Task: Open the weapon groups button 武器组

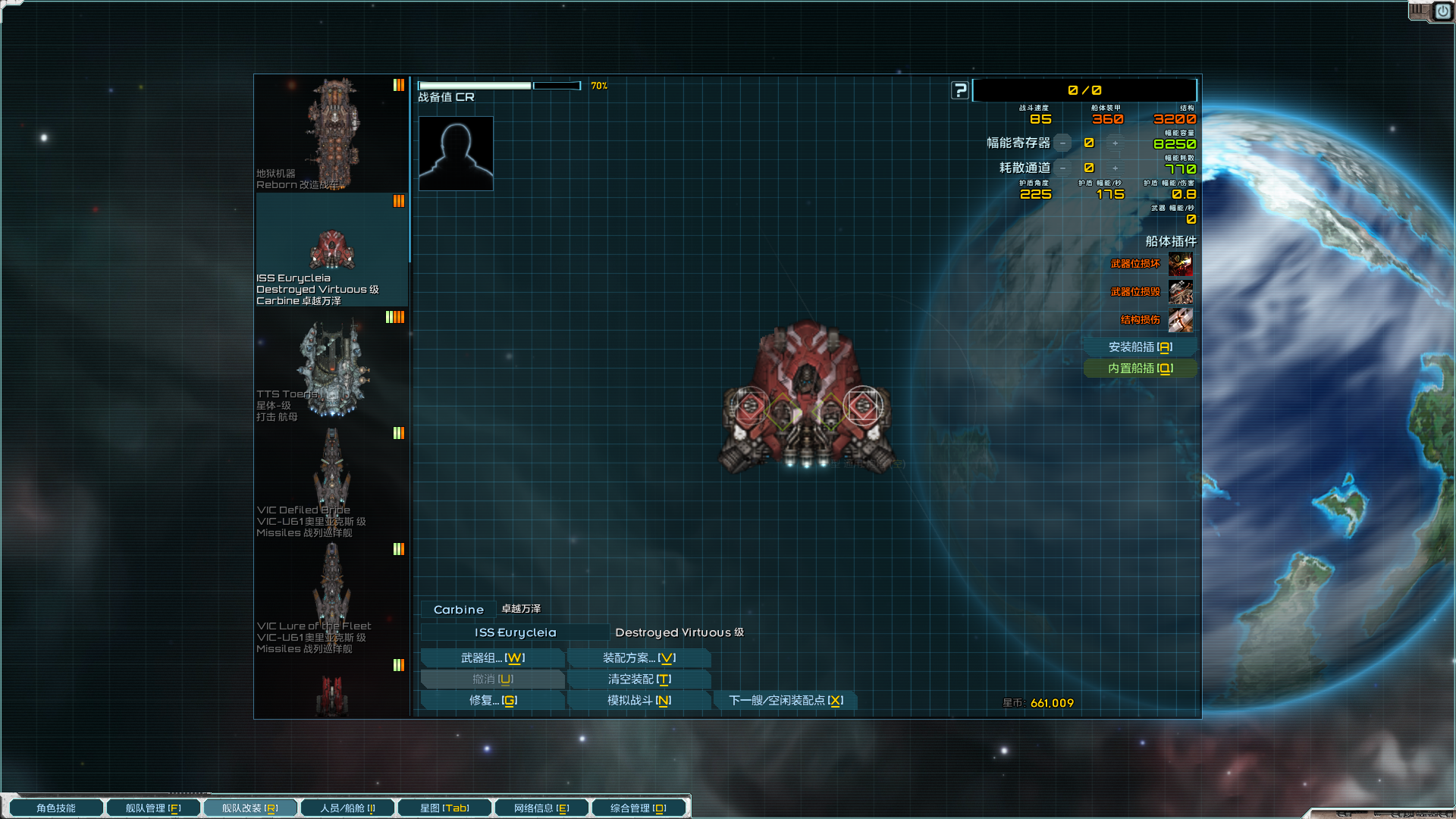Action: click(492, 658)
